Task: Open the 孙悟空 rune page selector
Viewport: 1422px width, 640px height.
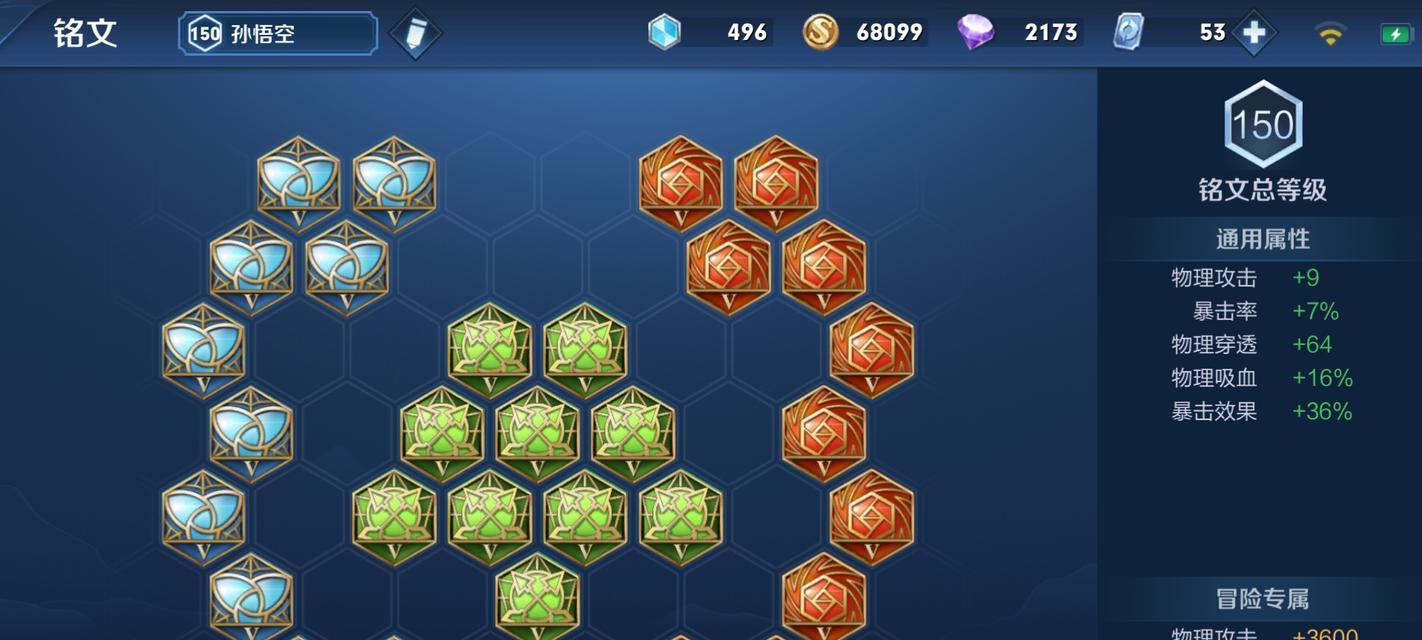Action: [278, 34]
